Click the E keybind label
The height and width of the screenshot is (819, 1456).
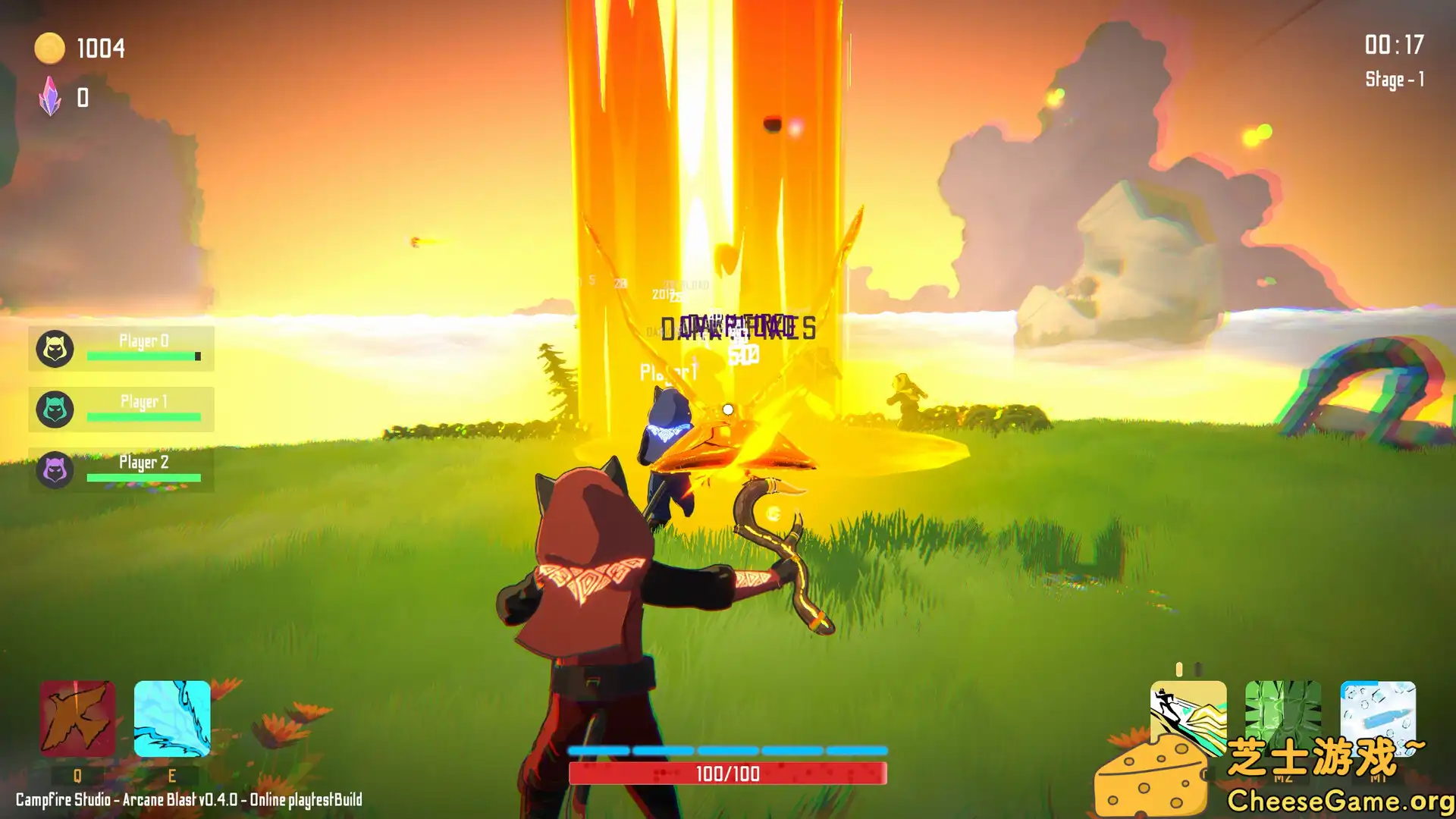pos(172,776)
